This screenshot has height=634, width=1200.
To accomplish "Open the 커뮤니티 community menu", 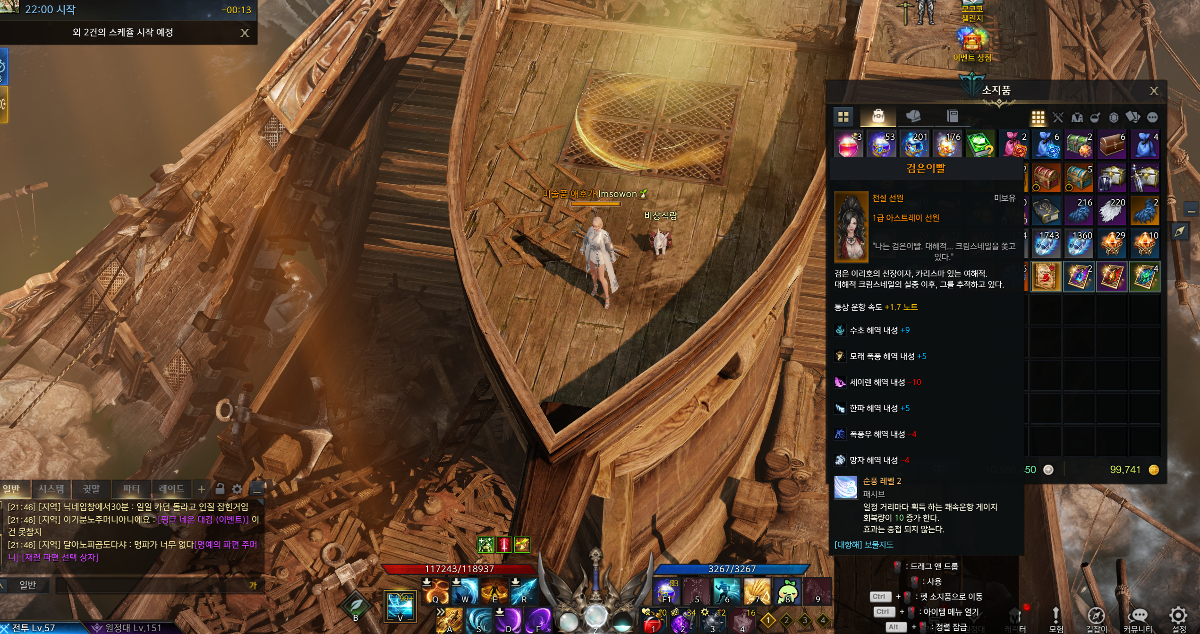I will coord(1137,619).
